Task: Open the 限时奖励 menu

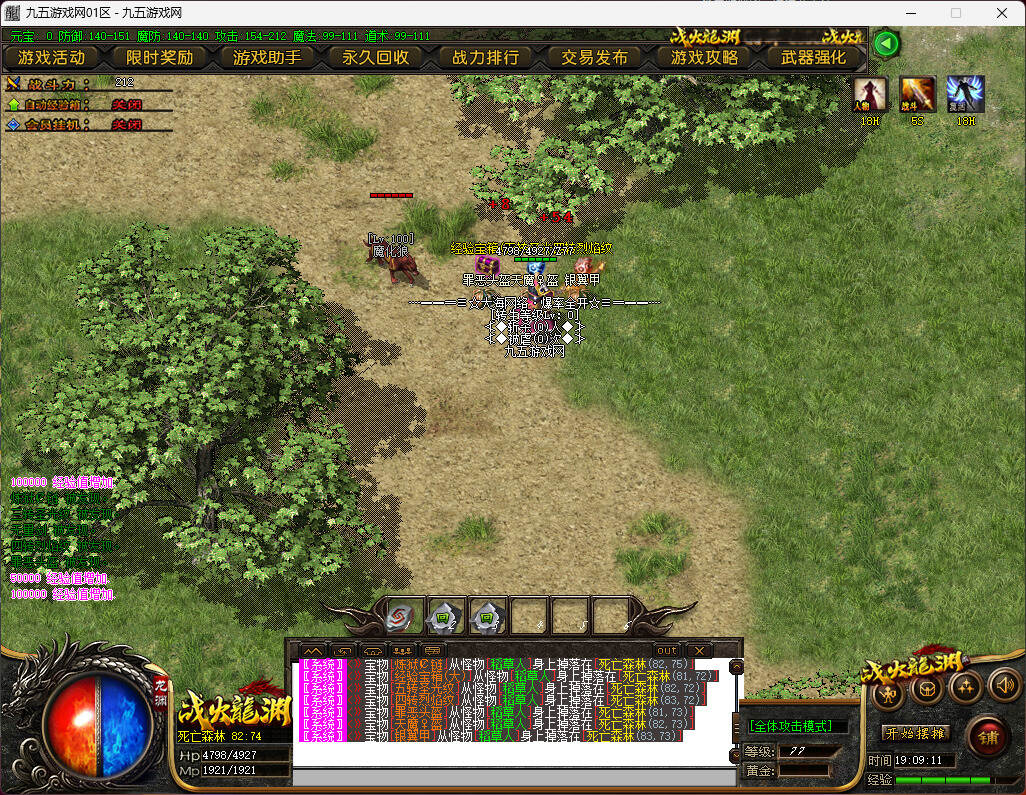Action: 159,57
